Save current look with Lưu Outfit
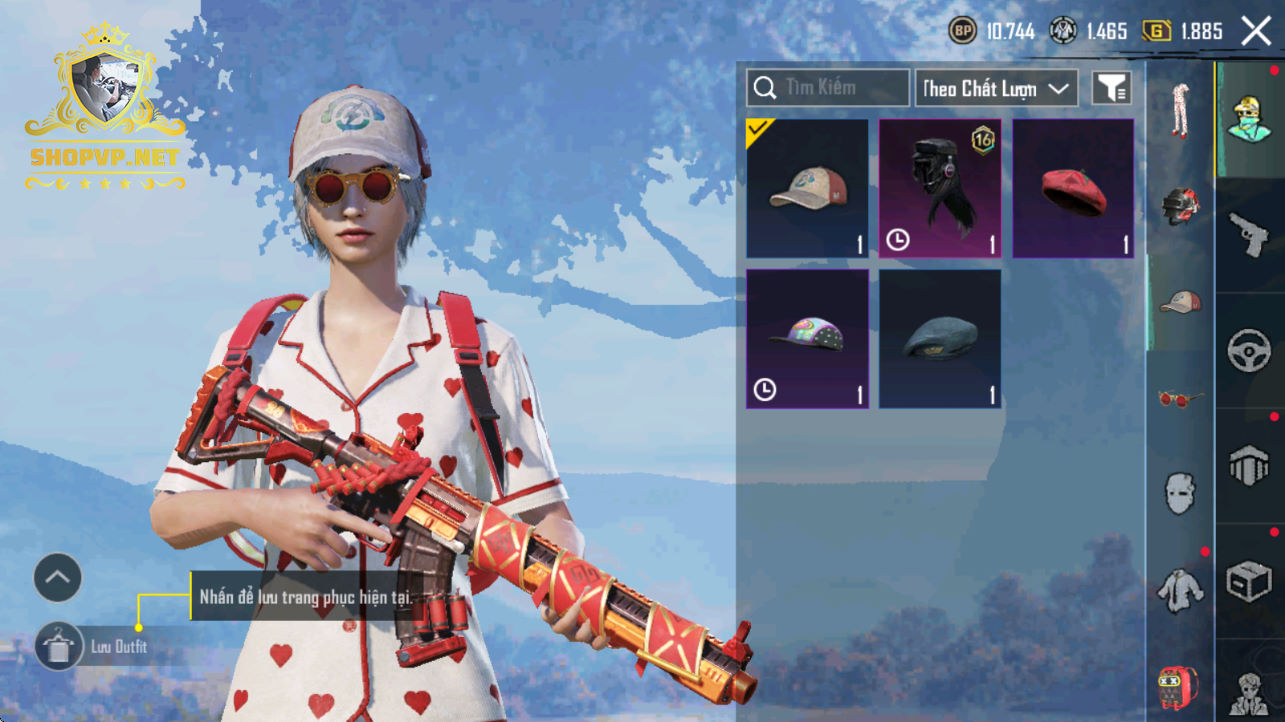The image size is (1285, 722). (x=59, y=646)
